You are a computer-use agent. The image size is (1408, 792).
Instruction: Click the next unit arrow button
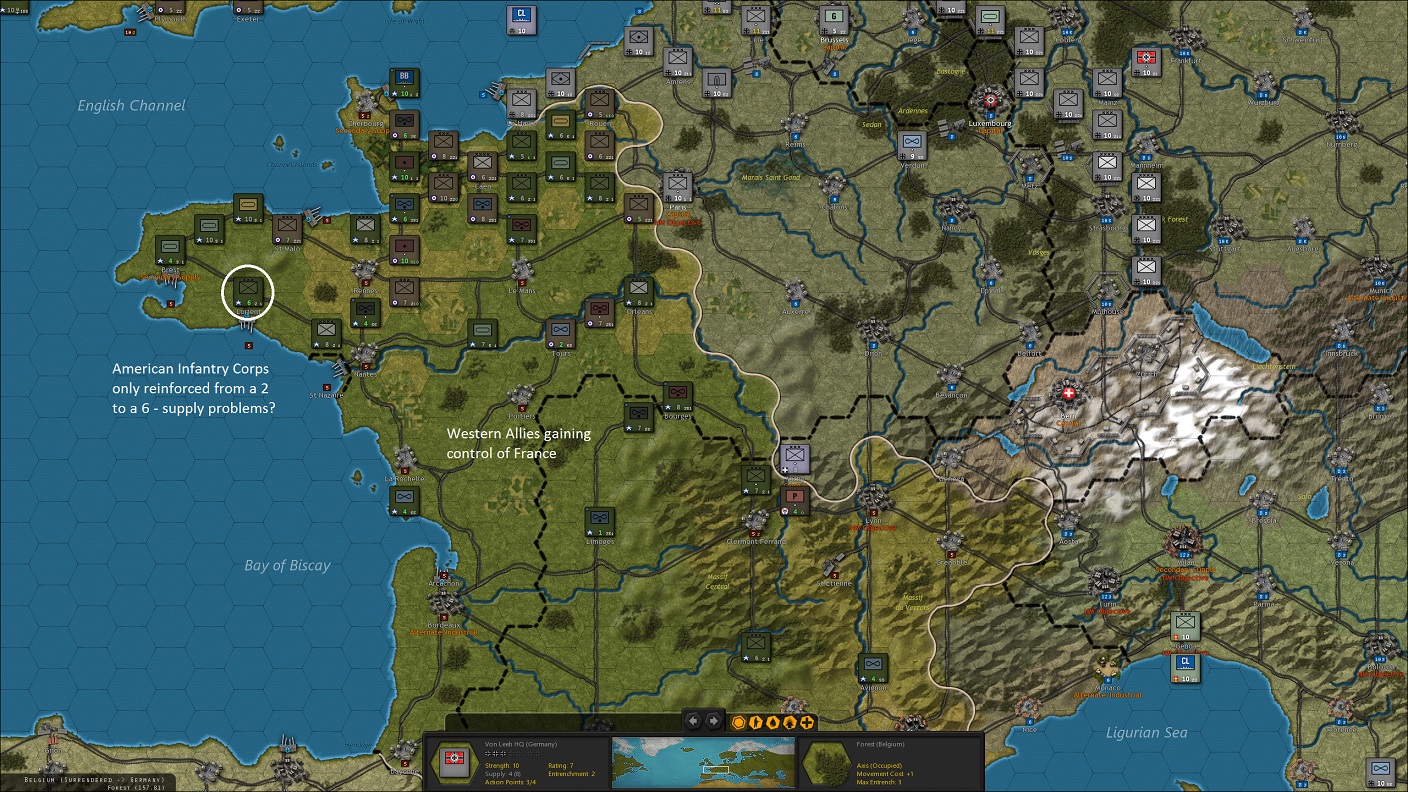pos(712,721)
